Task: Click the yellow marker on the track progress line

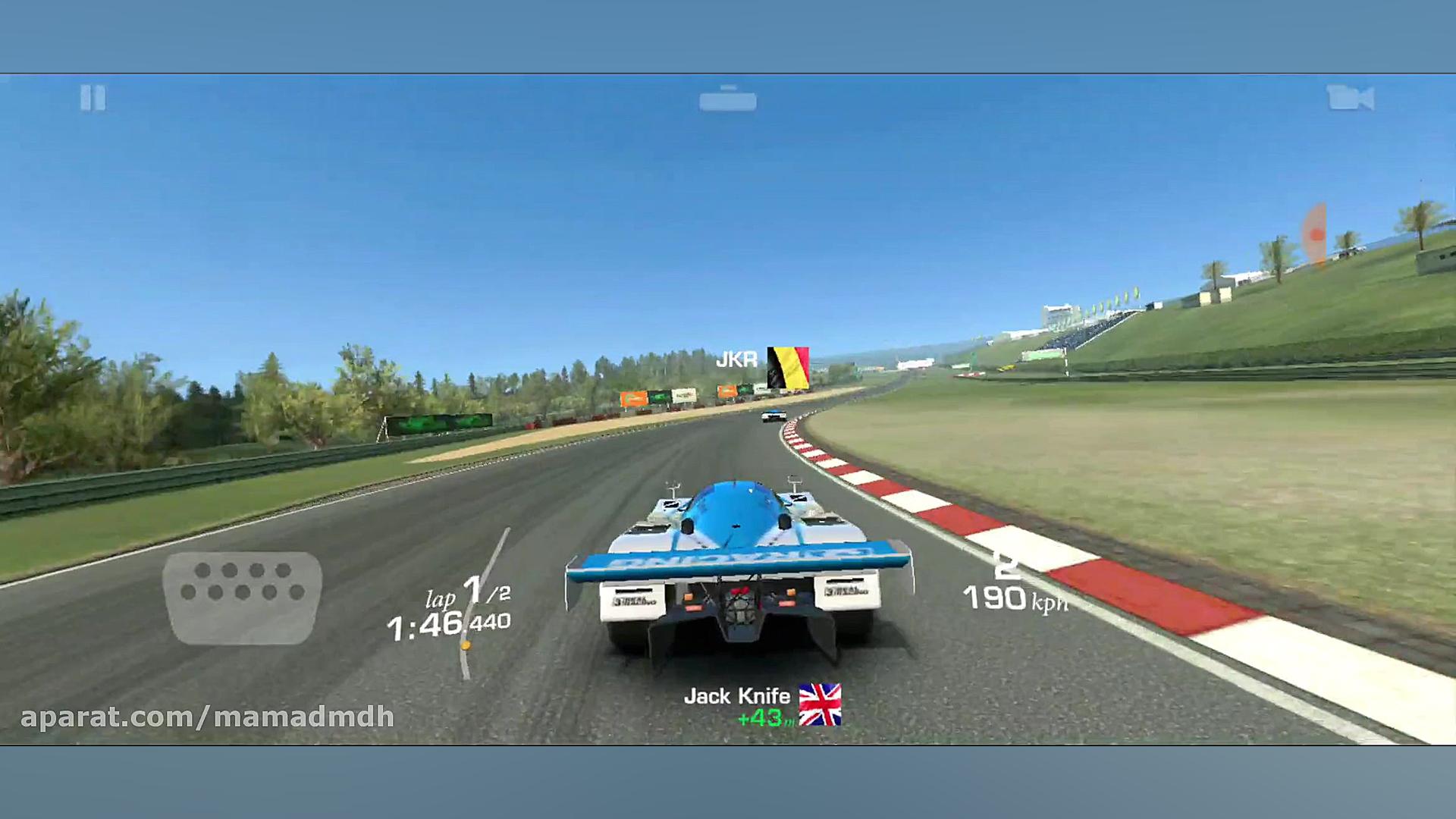Action: (465, 645)
